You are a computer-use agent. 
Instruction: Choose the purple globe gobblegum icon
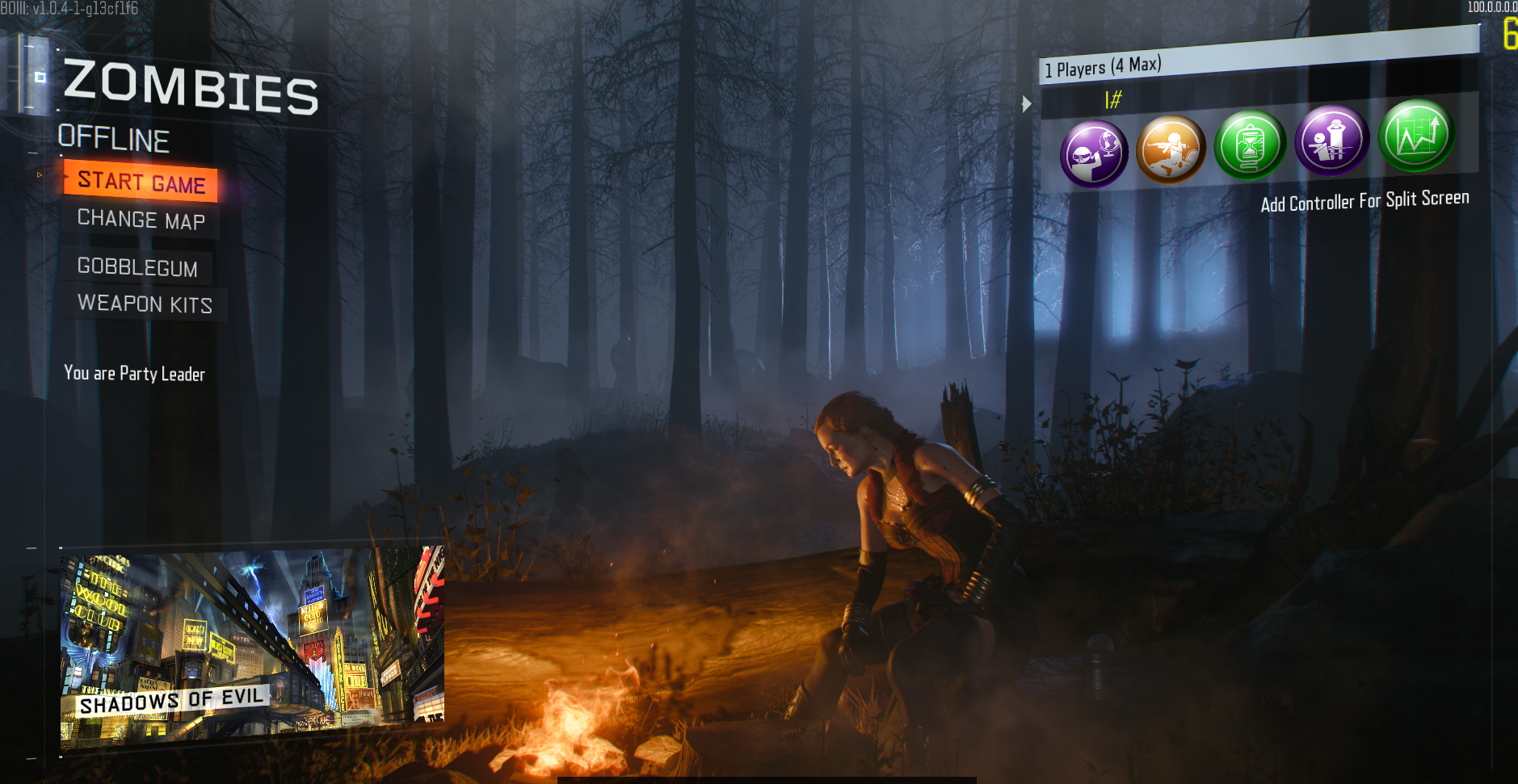click(1094, 153)
